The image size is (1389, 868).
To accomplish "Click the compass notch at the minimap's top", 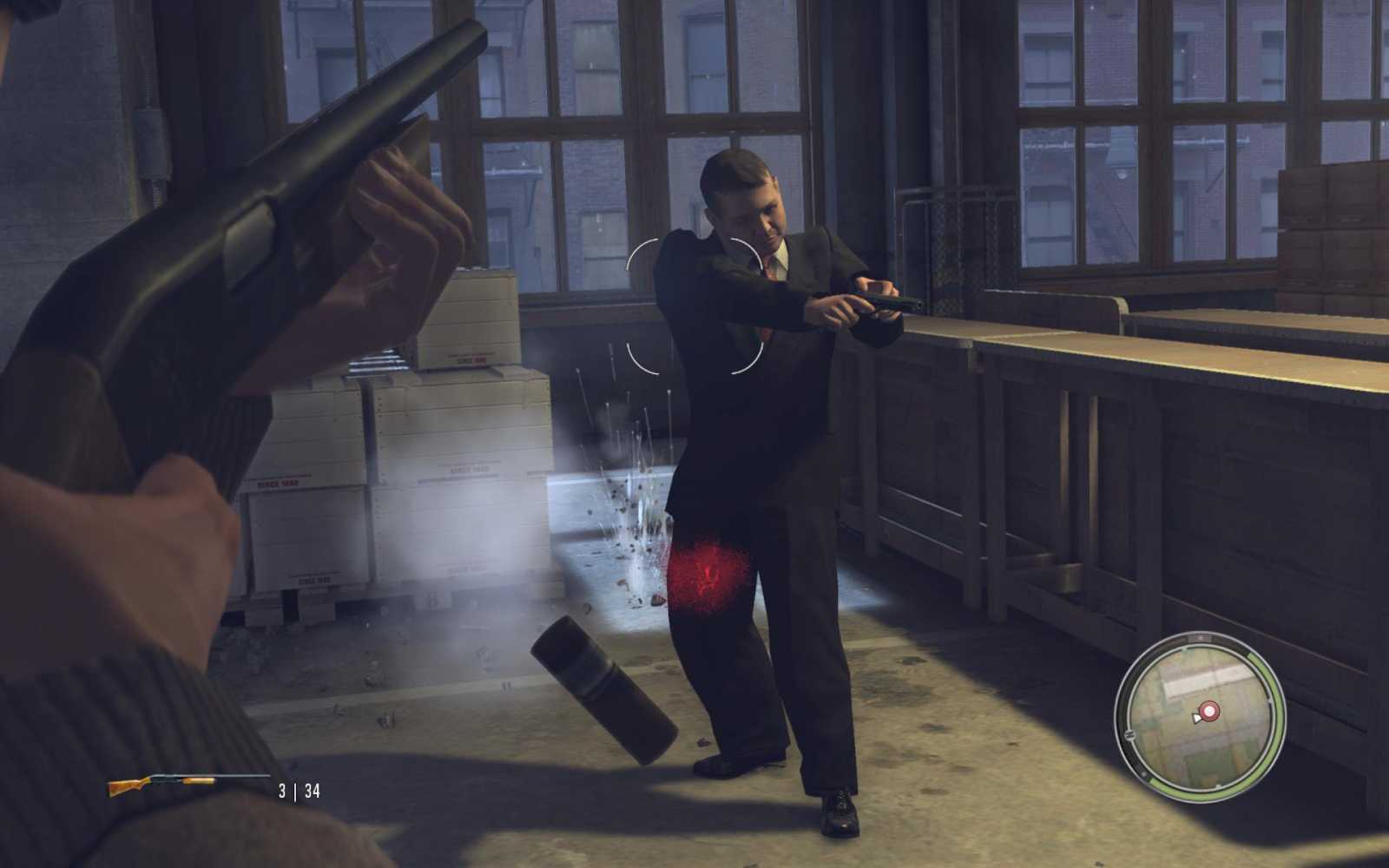I will 1201,637.
